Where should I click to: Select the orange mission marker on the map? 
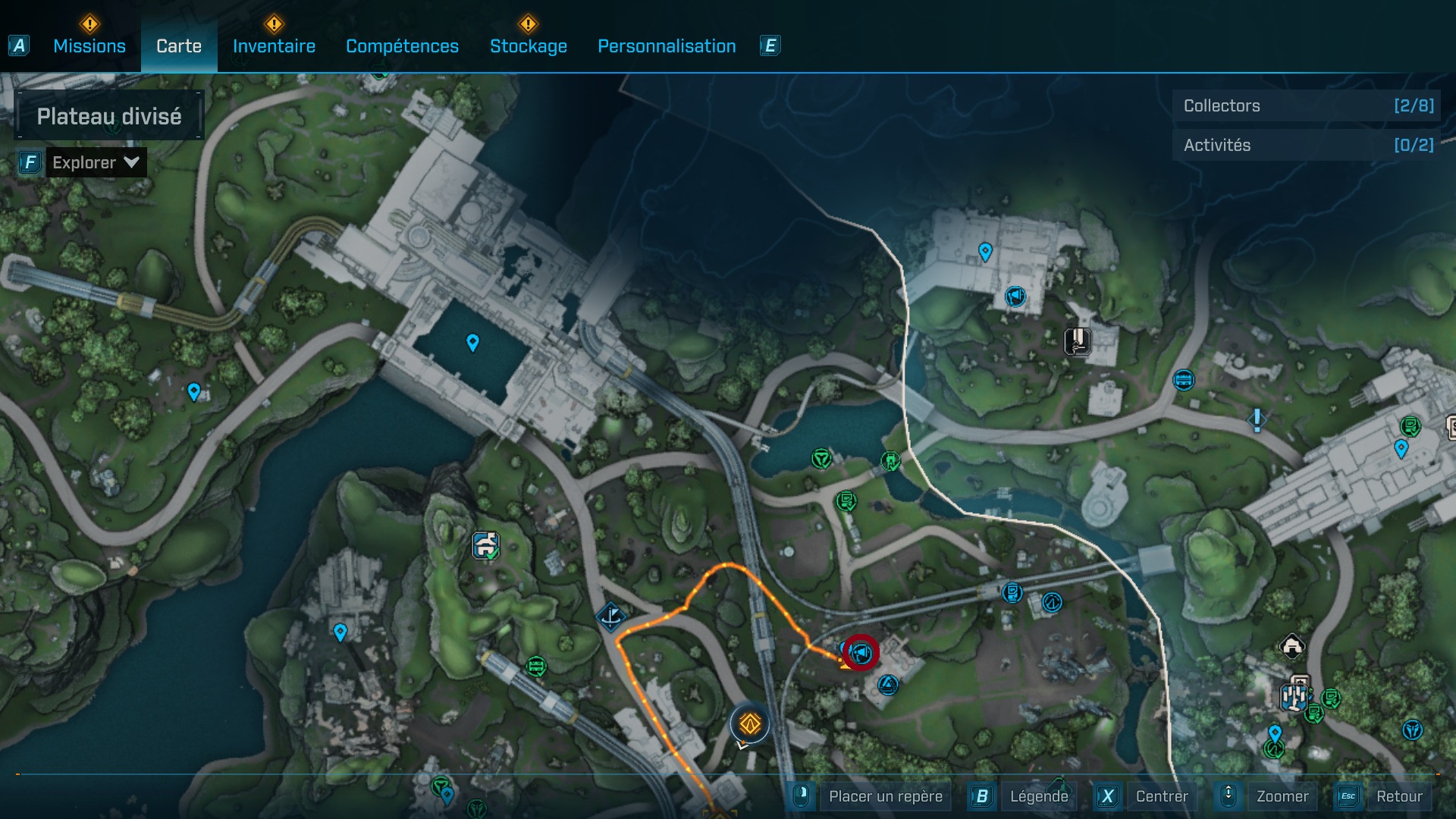click(750, 724)
